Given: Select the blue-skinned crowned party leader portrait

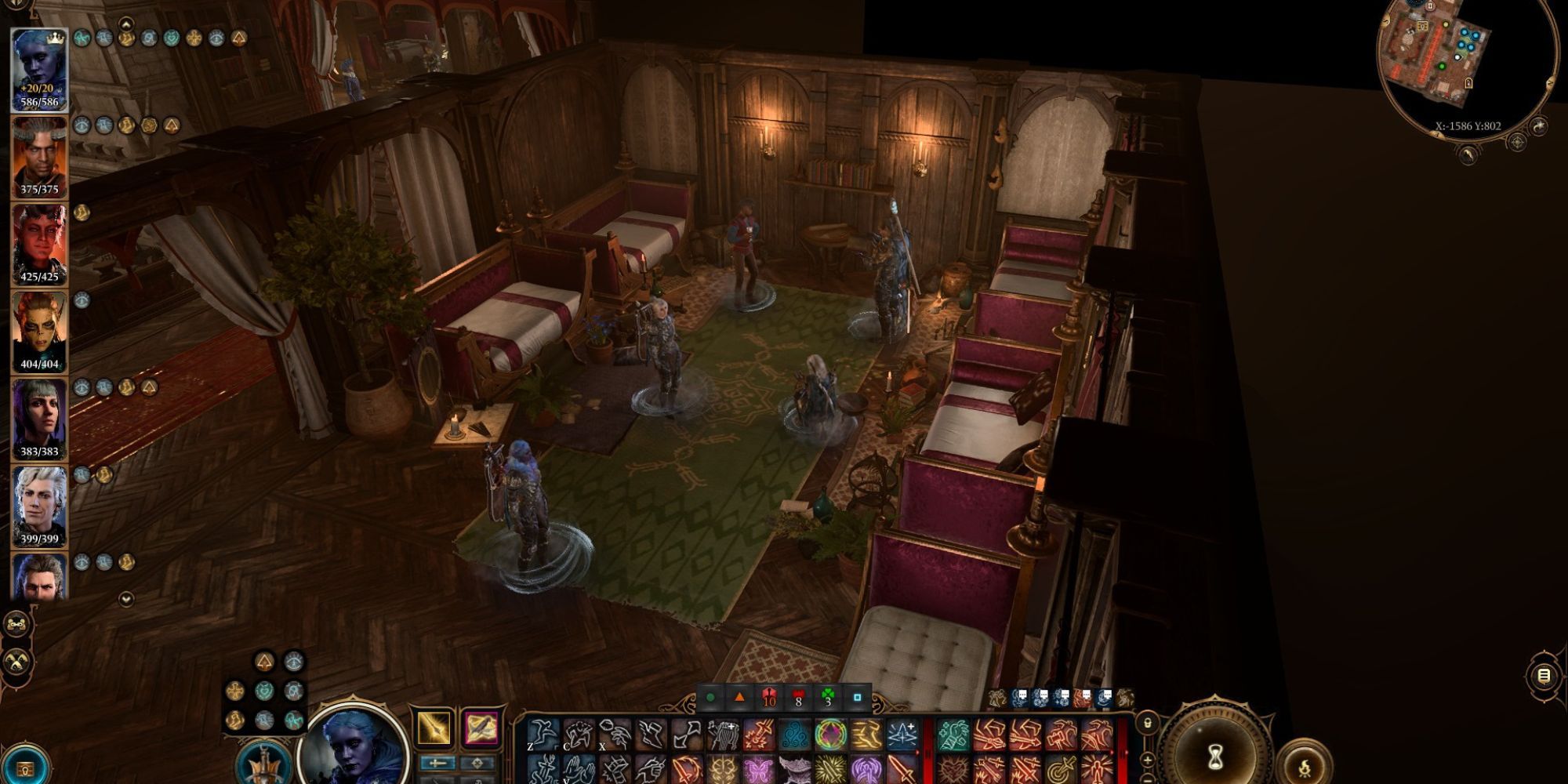Looking at the screenshot, I should click(x=39, y=71).
